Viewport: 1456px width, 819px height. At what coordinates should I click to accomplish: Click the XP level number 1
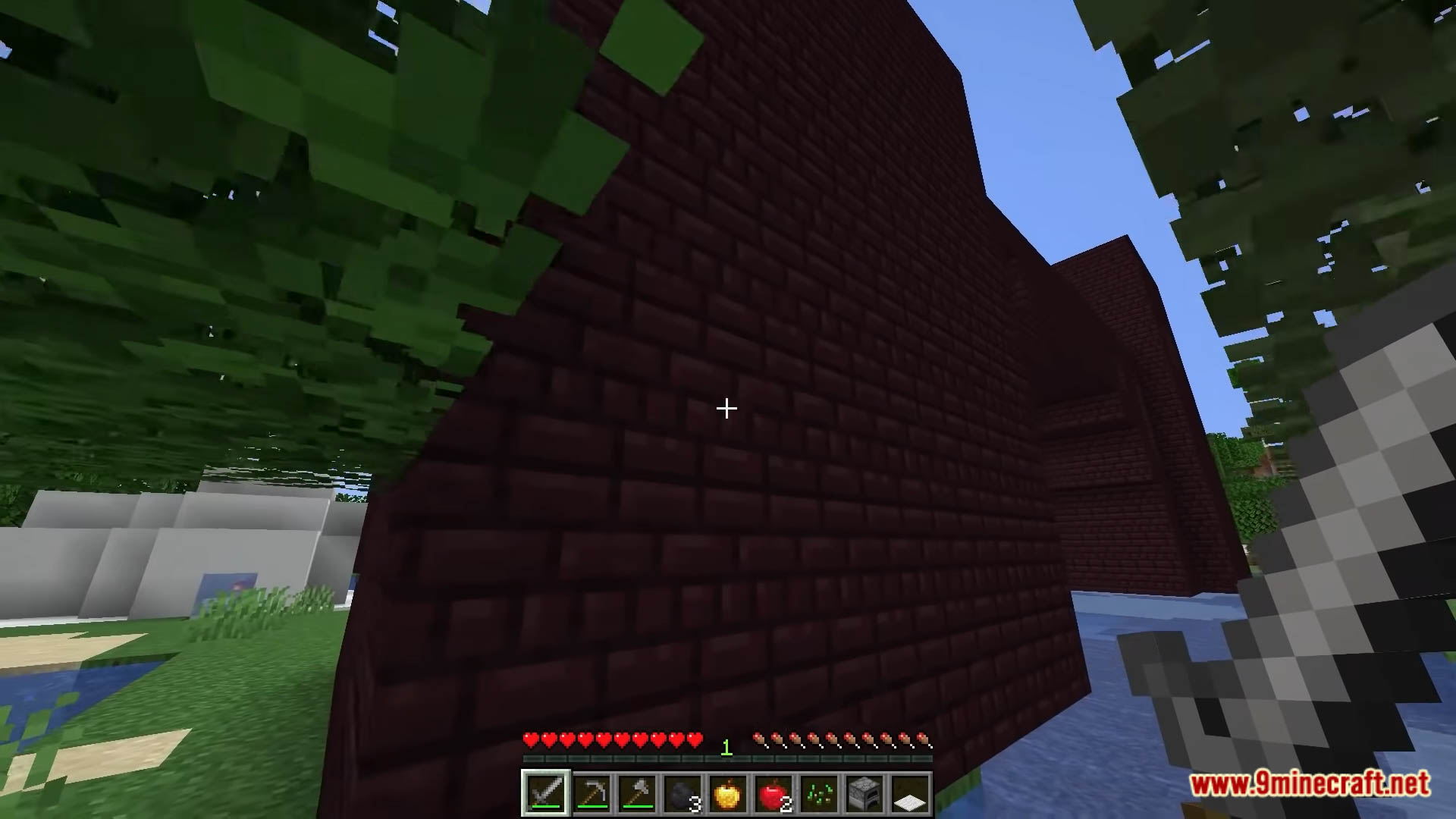coord(726,747)
